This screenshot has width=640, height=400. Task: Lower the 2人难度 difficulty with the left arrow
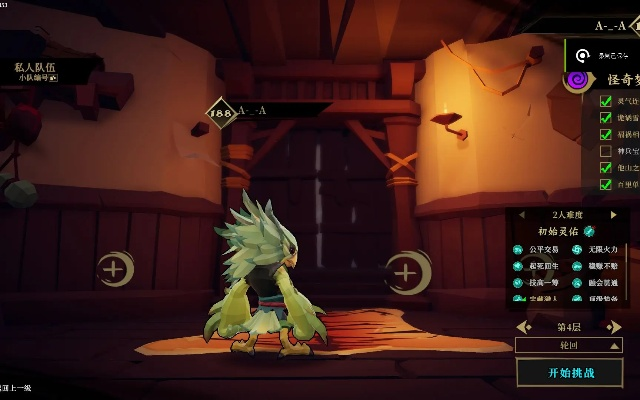pyautogui.click(x=521, y=214)
